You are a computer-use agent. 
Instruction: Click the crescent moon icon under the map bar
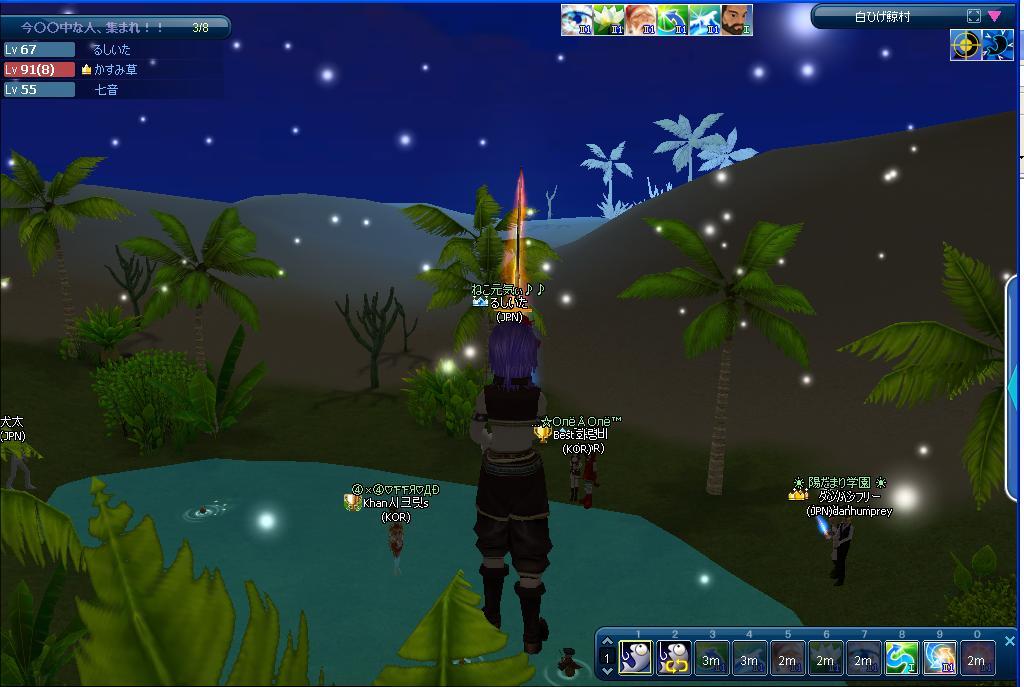[x=998, y=45]
